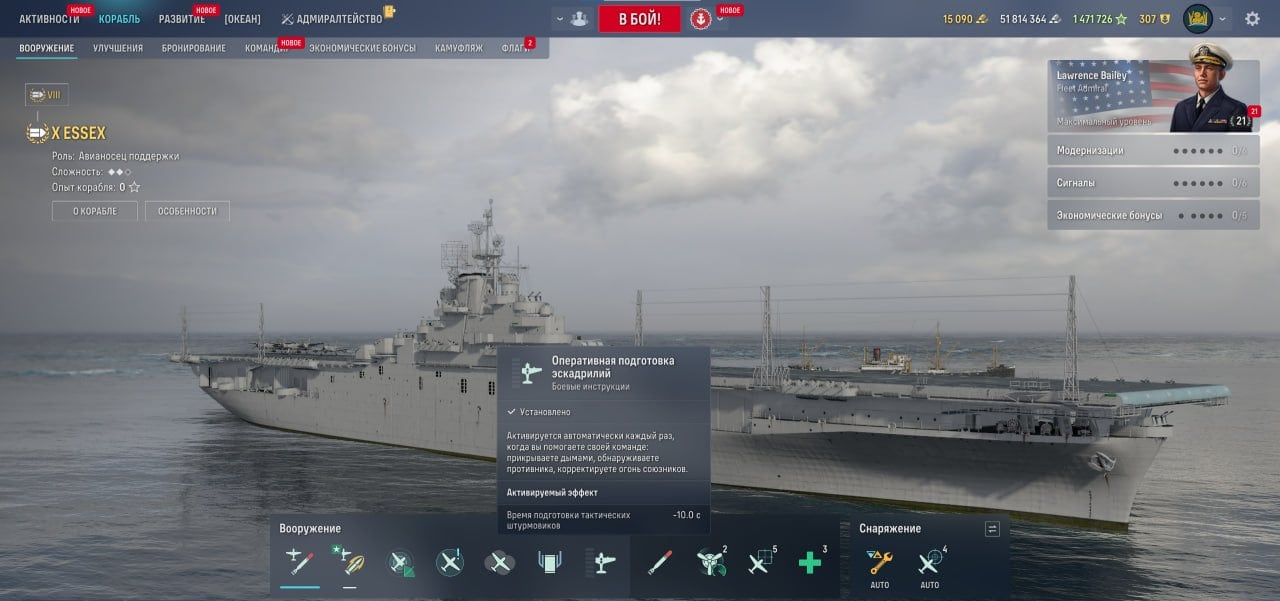
Task: Switch to the Улучшения tab
Action: pos(117,48)
